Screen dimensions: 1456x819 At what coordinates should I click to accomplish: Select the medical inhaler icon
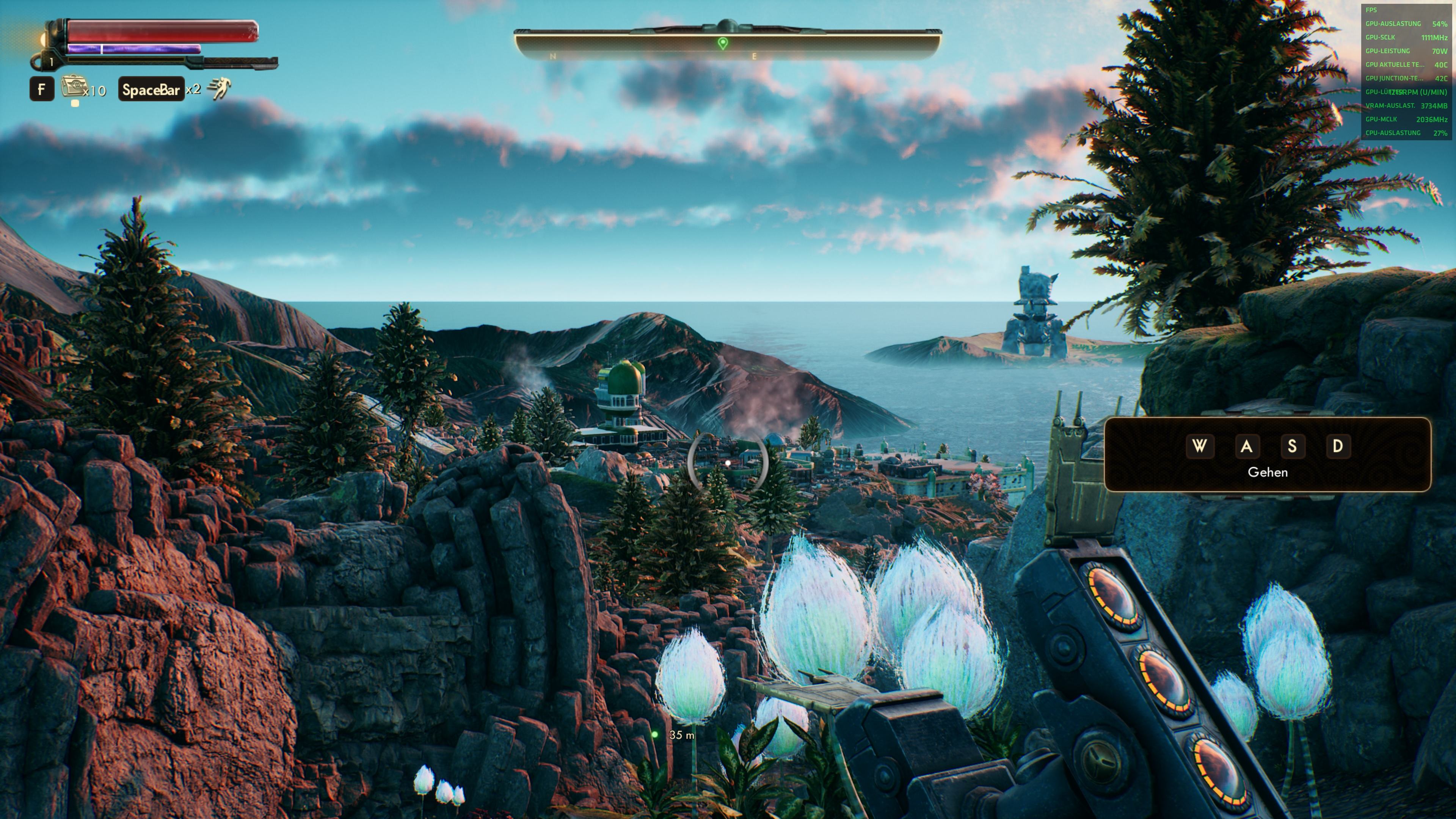(73, 88)
